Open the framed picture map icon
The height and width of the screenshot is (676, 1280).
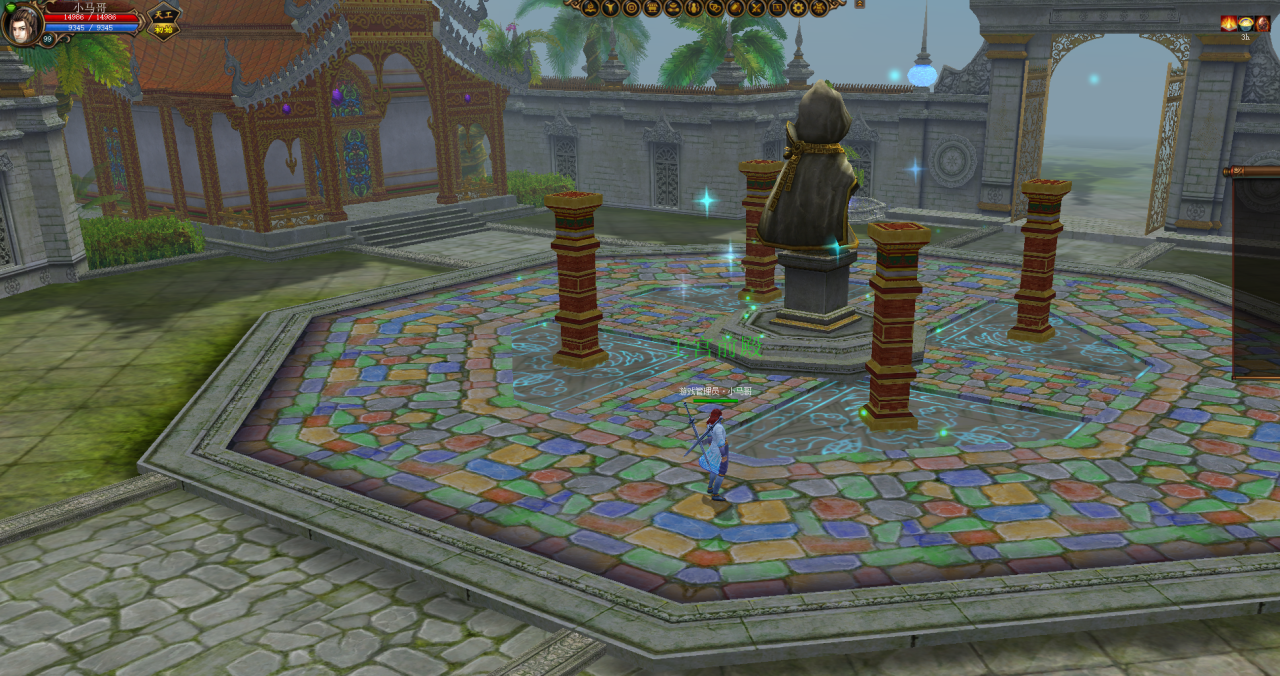click(x=777, y=8)
